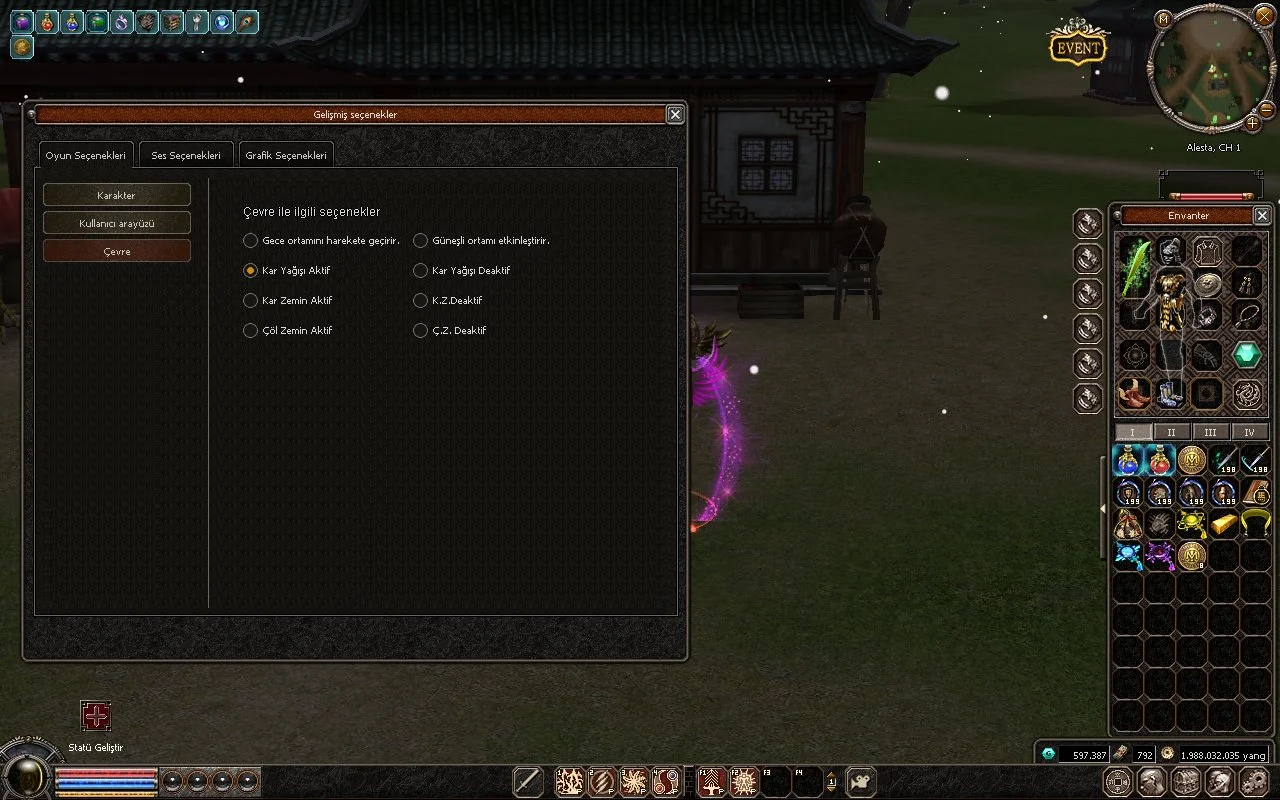
Task: Switch to inventory page II
Action: tap(1171, 432)
